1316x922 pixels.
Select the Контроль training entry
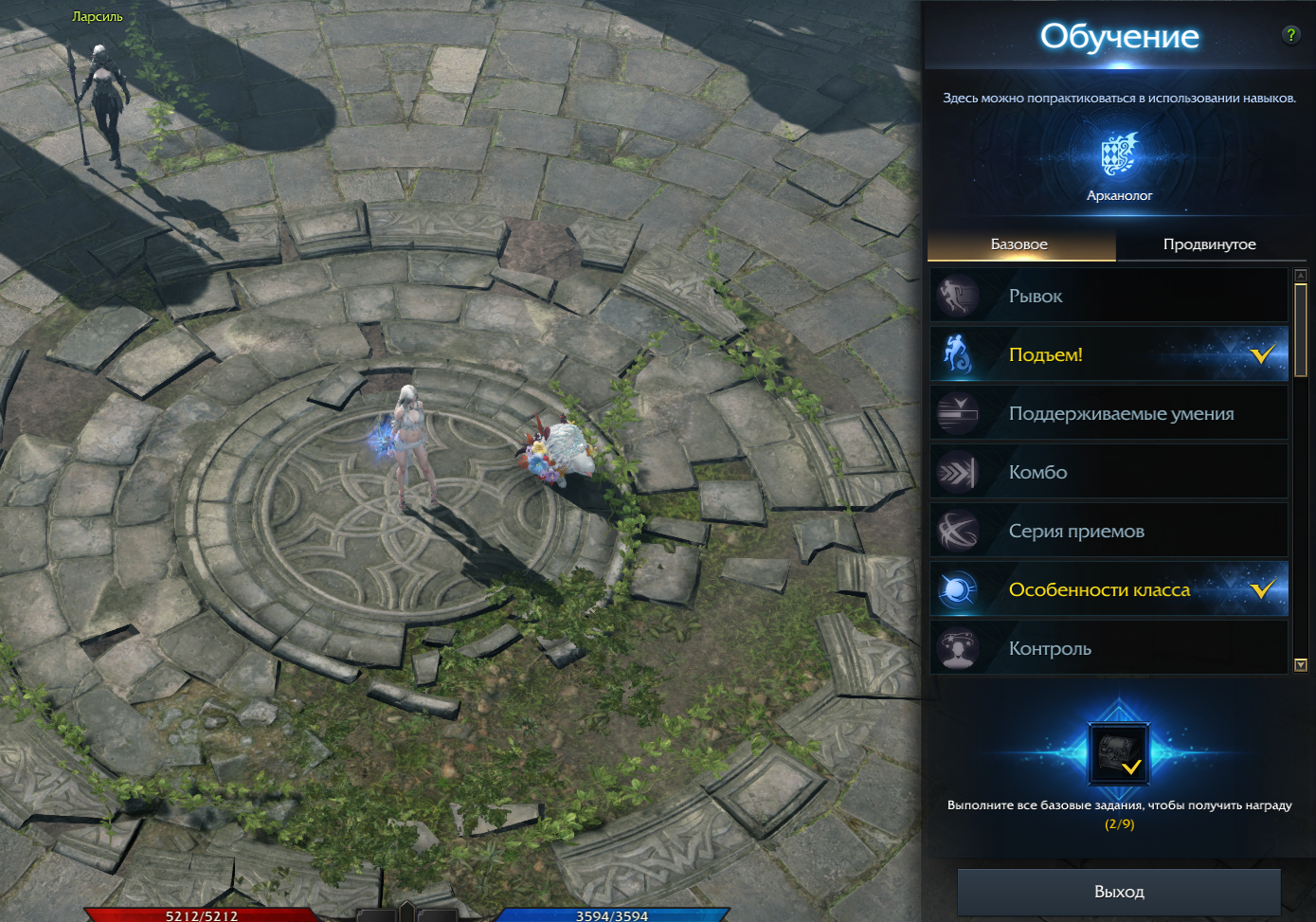coord(1109,648)
